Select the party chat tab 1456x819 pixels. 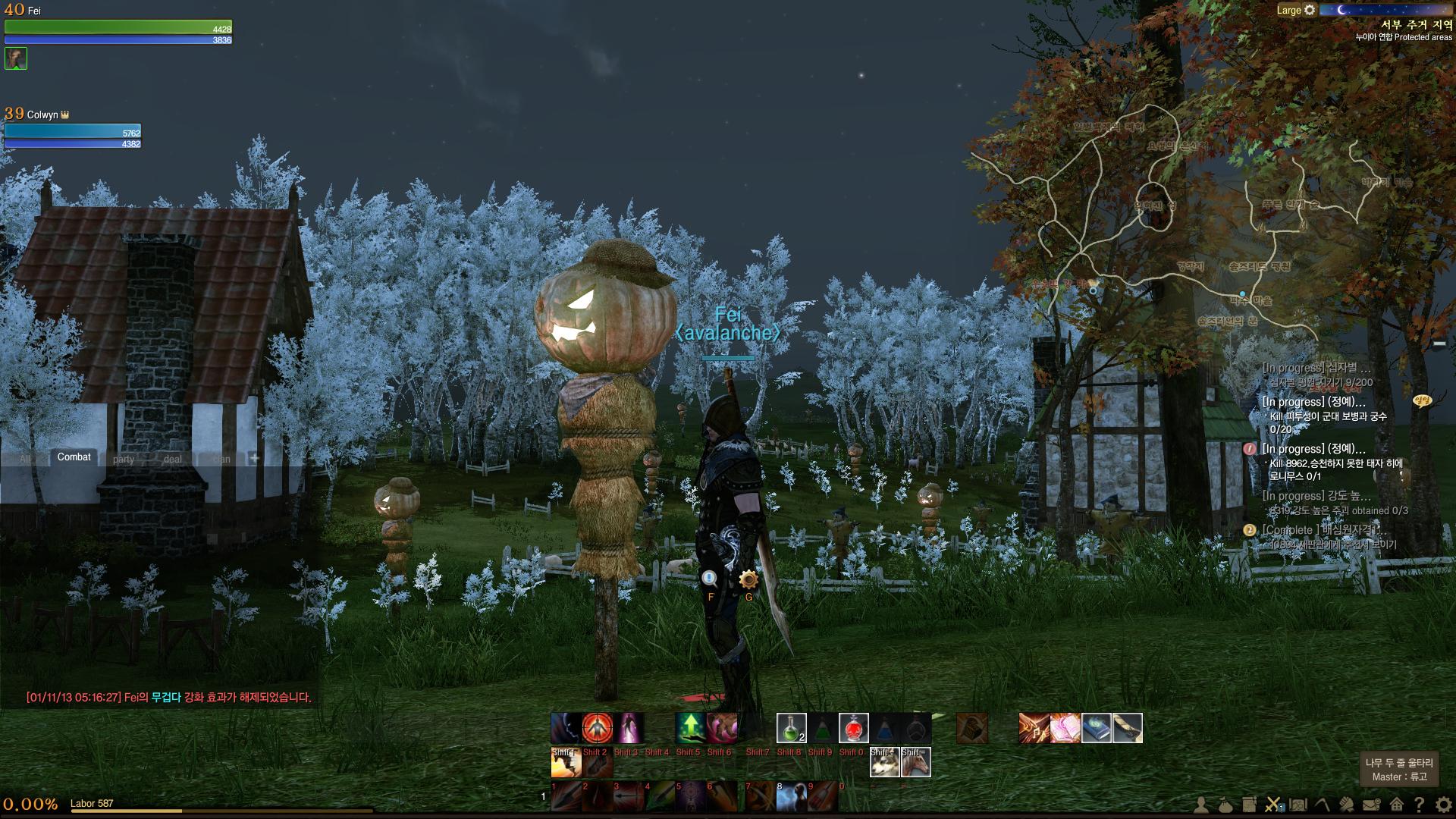124,459
